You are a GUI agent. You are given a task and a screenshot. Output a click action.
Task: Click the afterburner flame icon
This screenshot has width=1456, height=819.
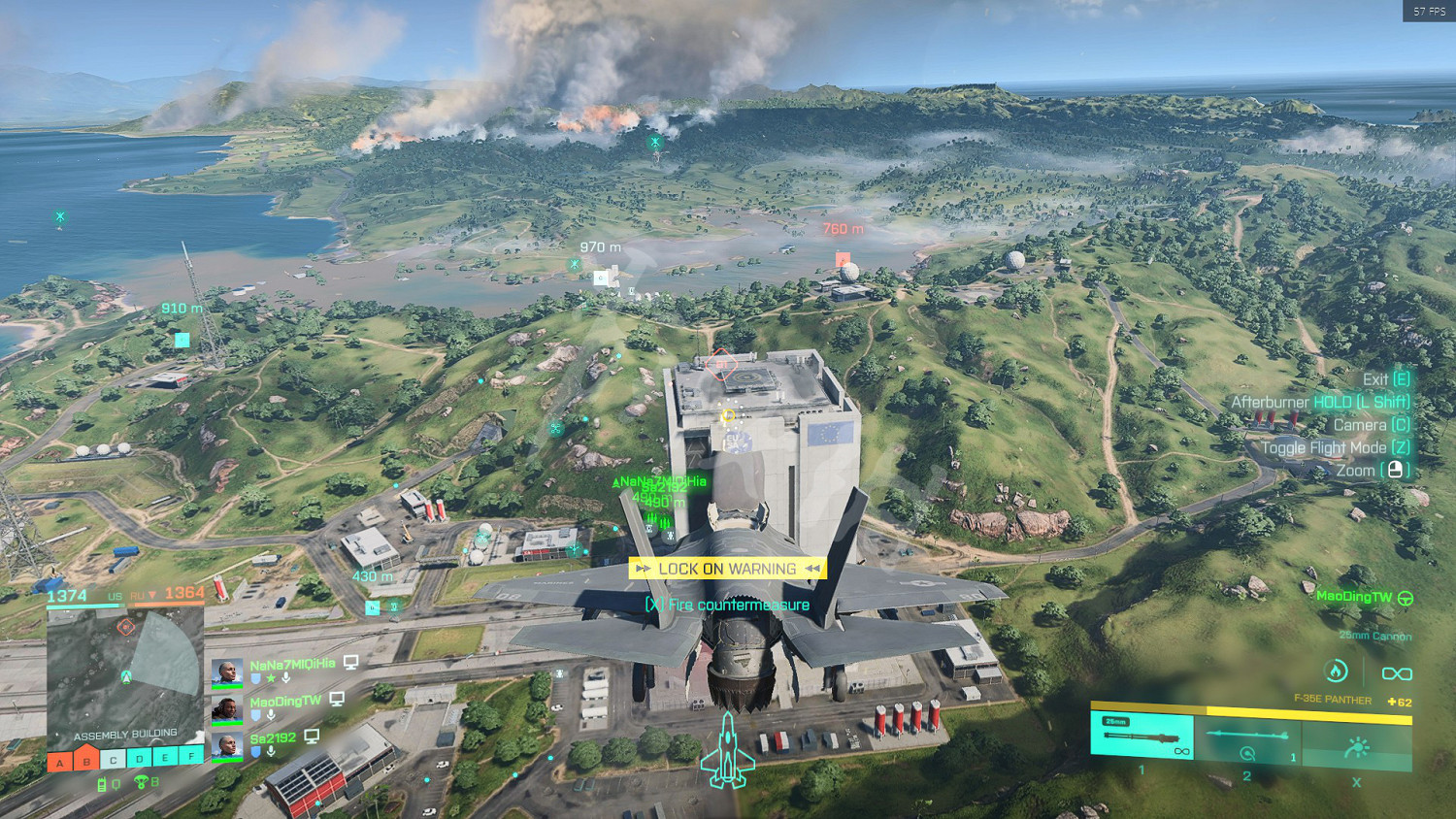[1337, 671]
